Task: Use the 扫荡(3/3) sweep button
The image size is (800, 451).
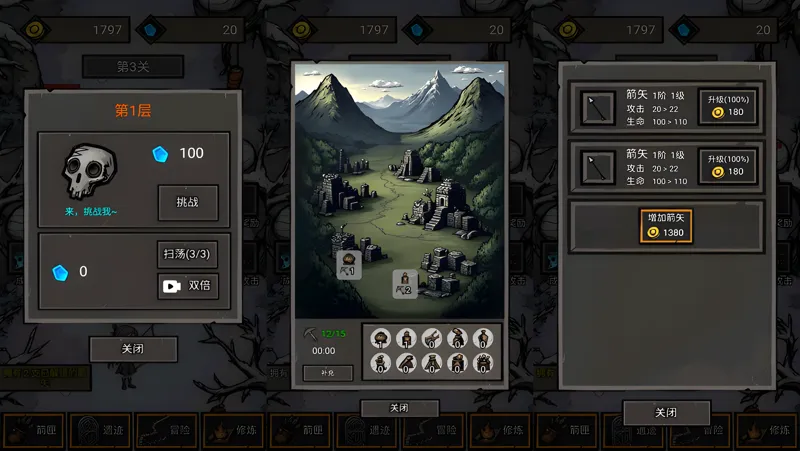Action: click(x=188, y=254)
